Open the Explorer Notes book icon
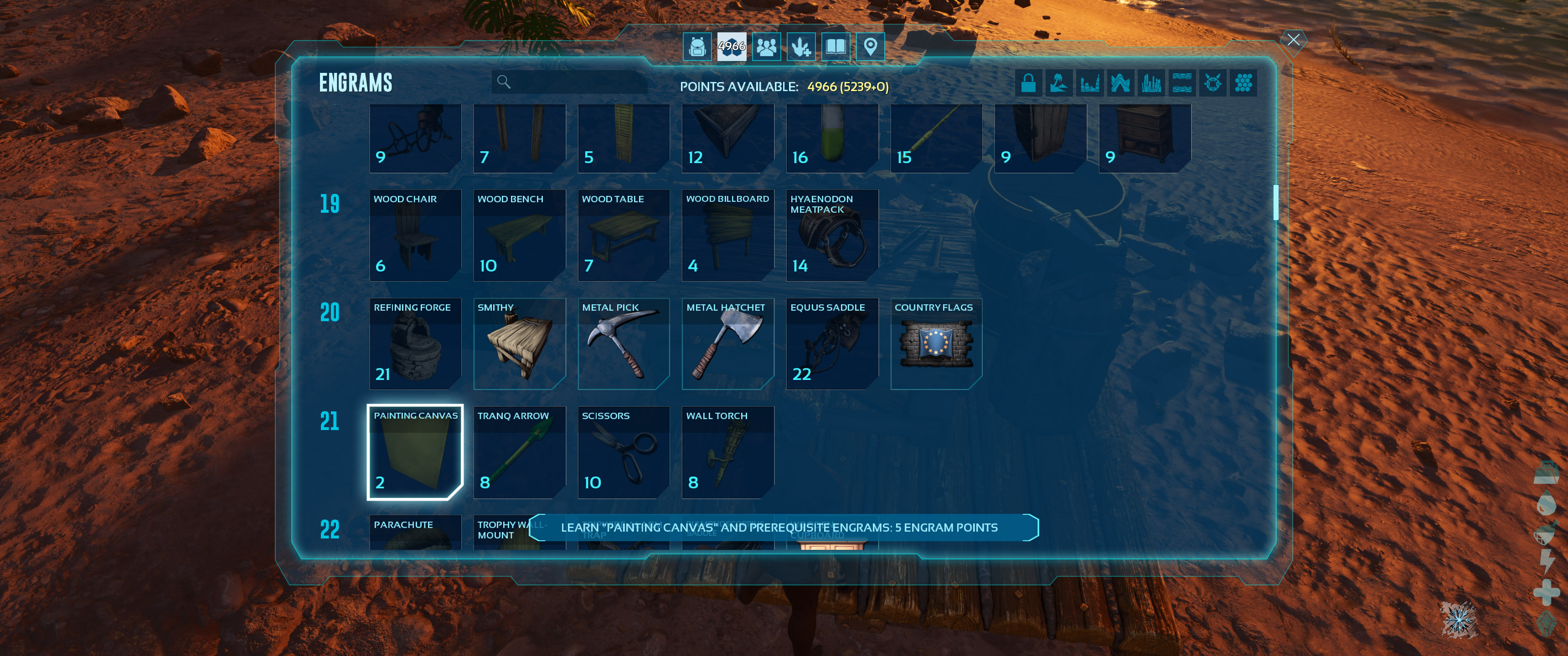Screen dimensions: 1568x656 tap(836, 46)
